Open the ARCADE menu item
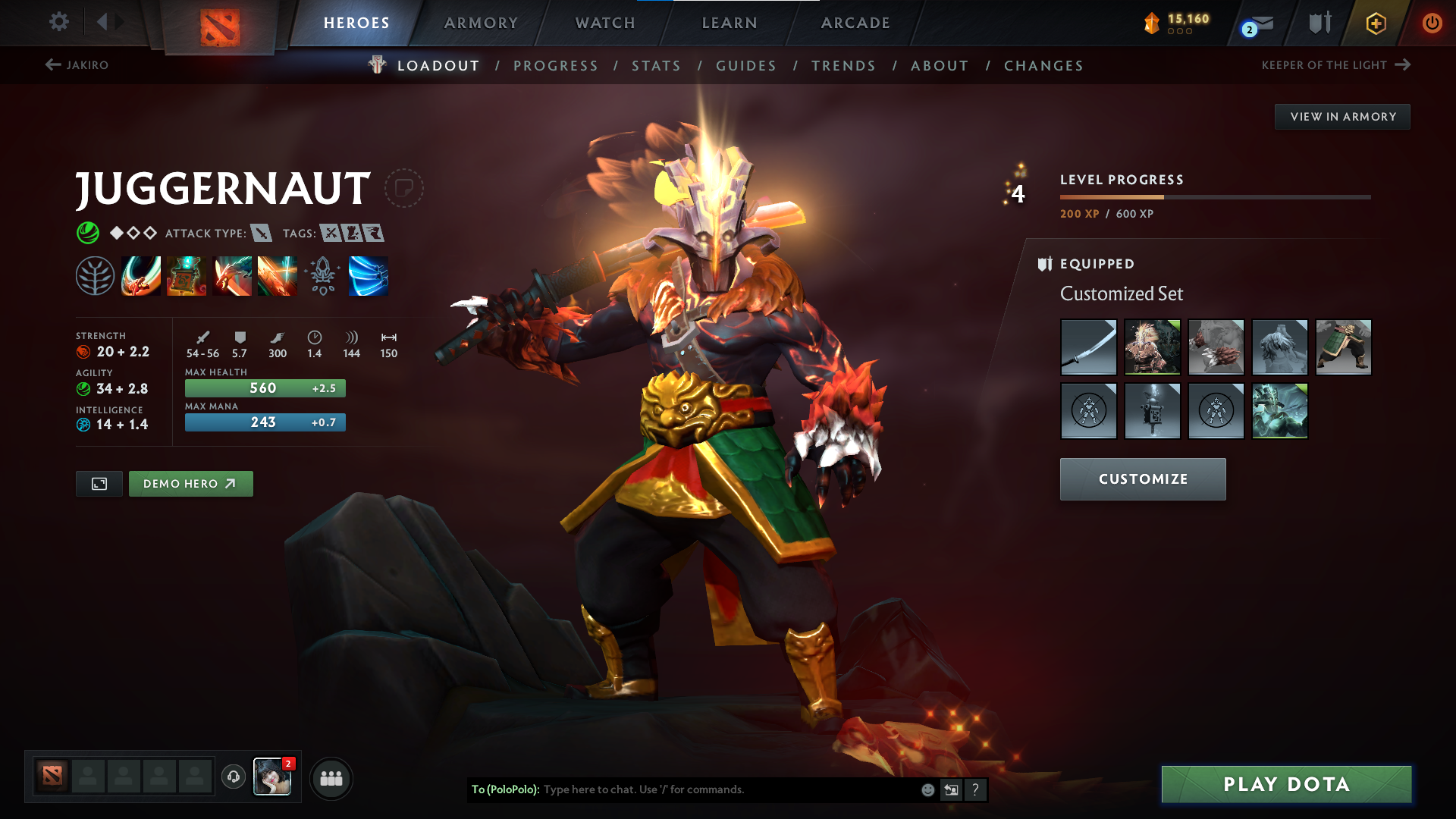Image resolution: width=1456 pixels, height=819 pixels. pos(855,23)
